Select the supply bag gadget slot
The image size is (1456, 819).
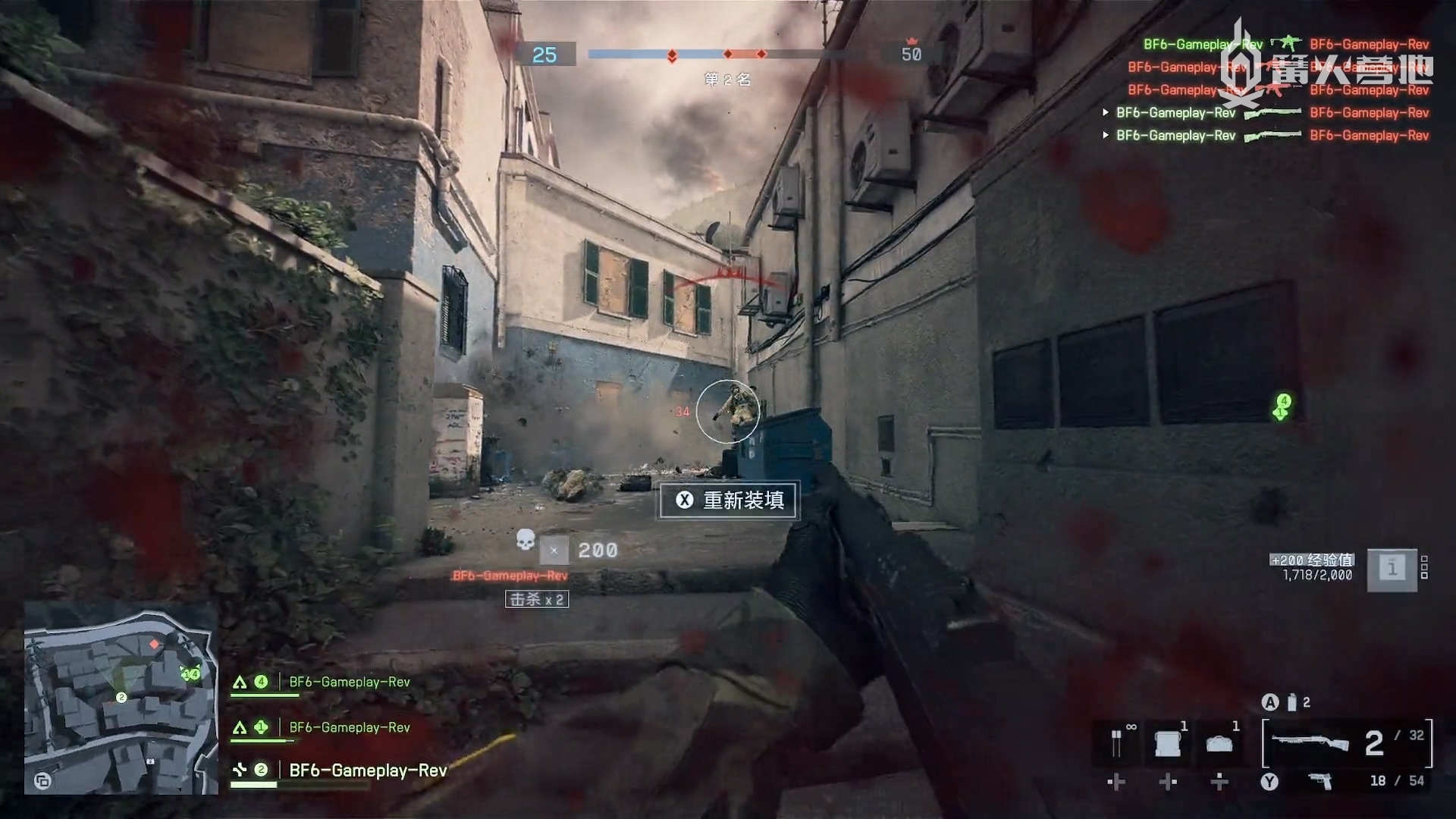coord(1219,744)
